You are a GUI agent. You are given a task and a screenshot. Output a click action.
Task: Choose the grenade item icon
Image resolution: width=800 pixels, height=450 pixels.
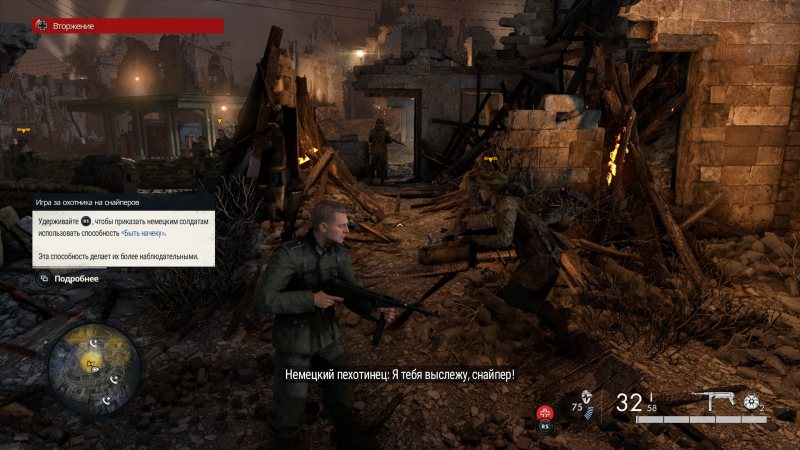click(750, 401)
